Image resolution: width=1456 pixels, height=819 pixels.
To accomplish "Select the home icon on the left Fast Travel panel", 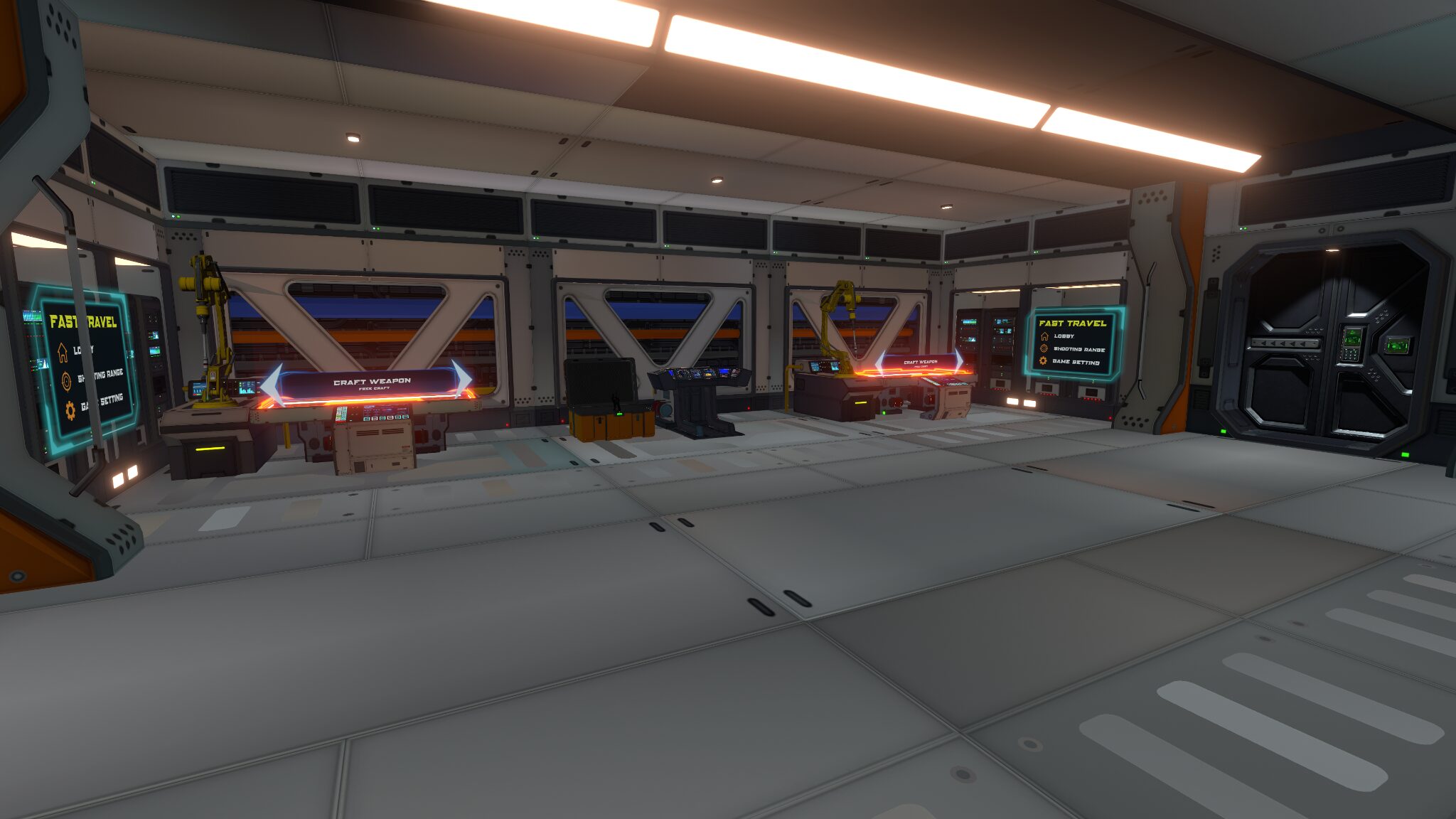I will pos(63,353).
